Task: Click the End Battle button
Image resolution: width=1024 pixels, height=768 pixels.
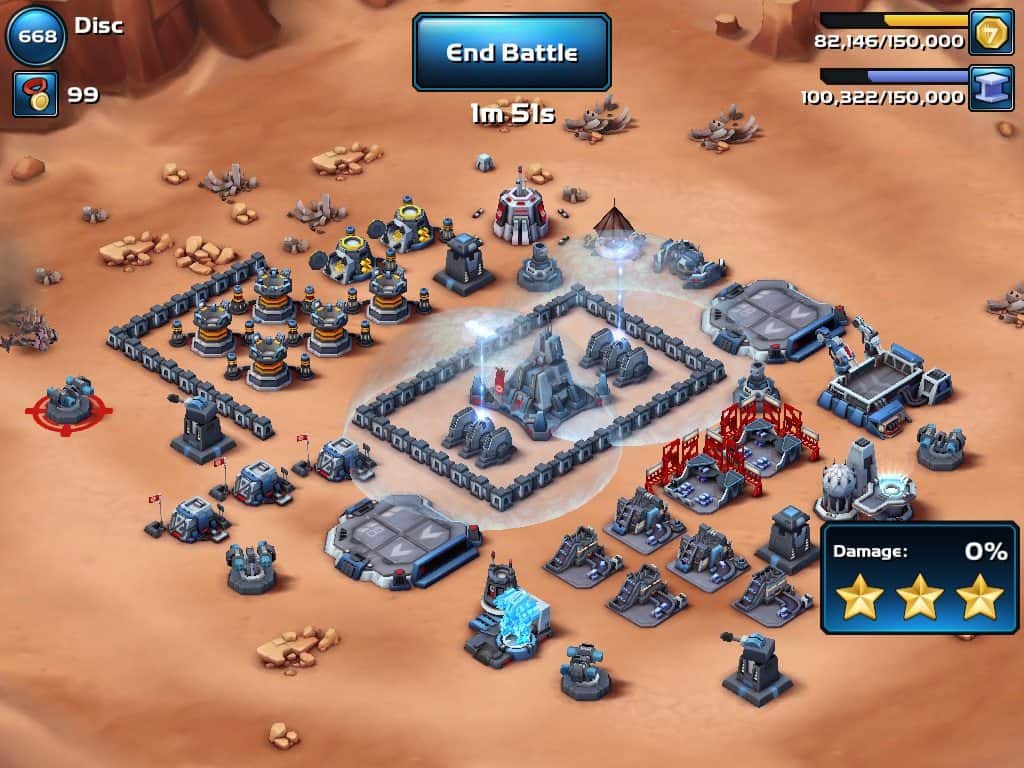Action: pyautogui.click(x=511, y=52)
